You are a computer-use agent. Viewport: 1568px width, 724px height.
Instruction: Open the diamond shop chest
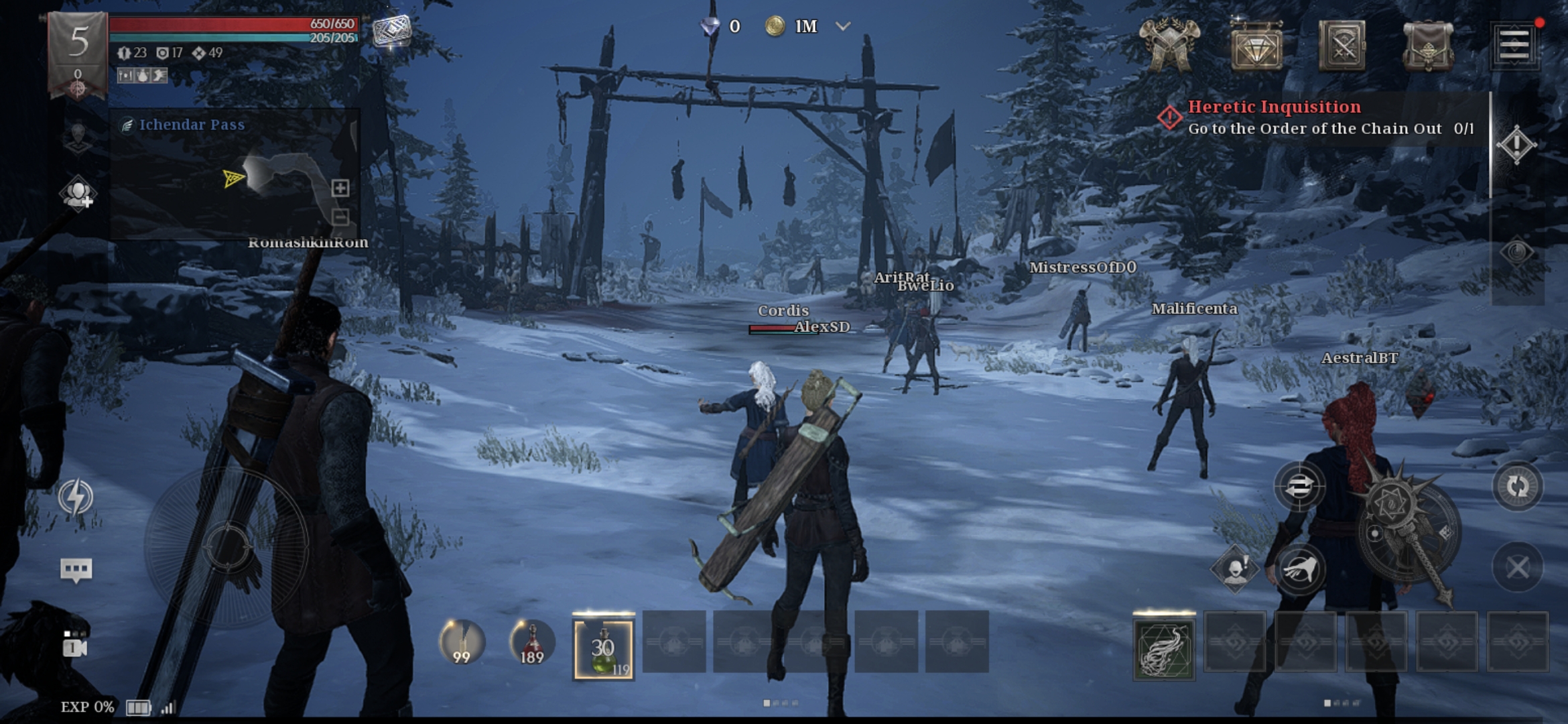[1256, 46]
